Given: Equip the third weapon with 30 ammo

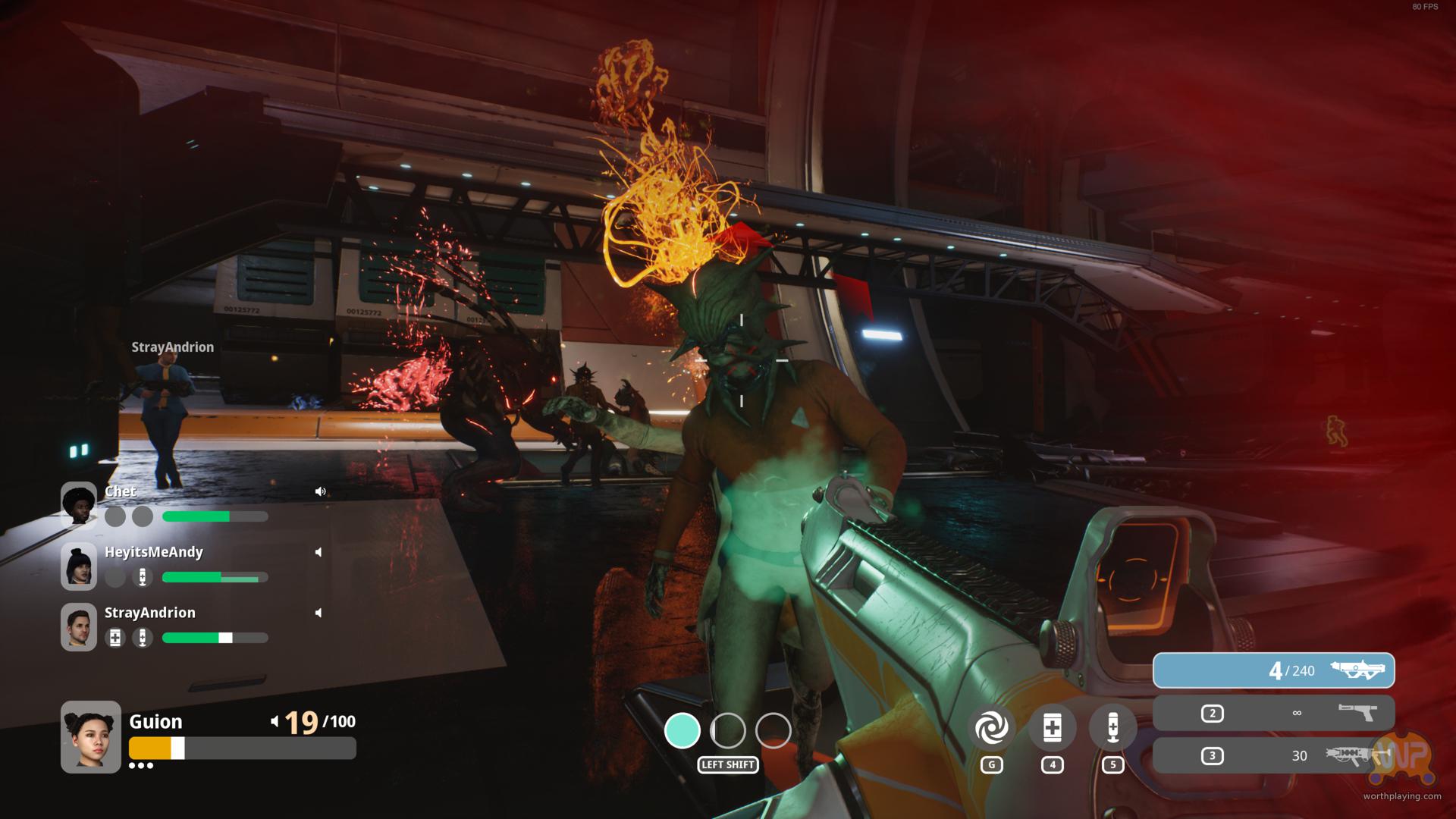Looking at the screenshot, I should pyautogui.click(x=1273, y=755).
